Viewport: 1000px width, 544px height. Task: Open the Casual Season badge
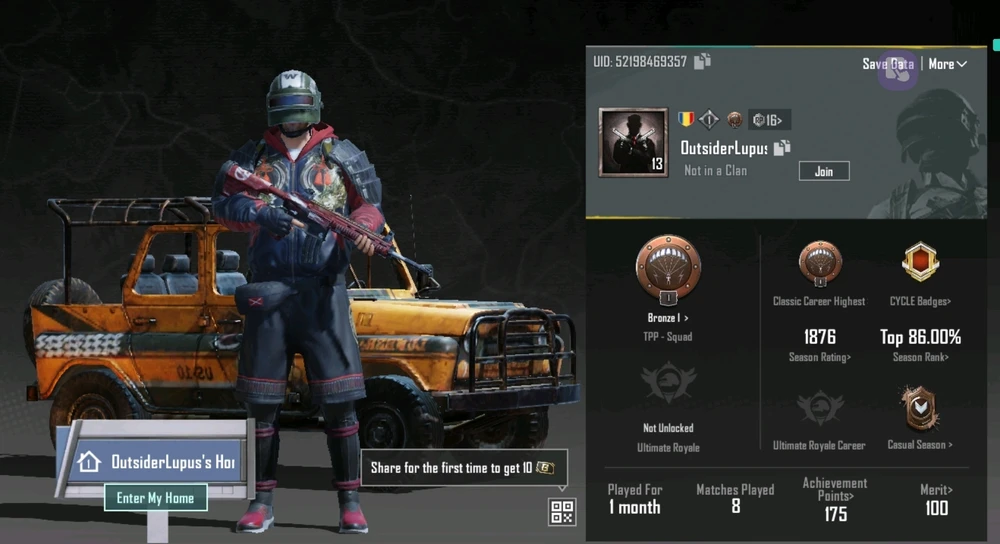click(920, 410)
